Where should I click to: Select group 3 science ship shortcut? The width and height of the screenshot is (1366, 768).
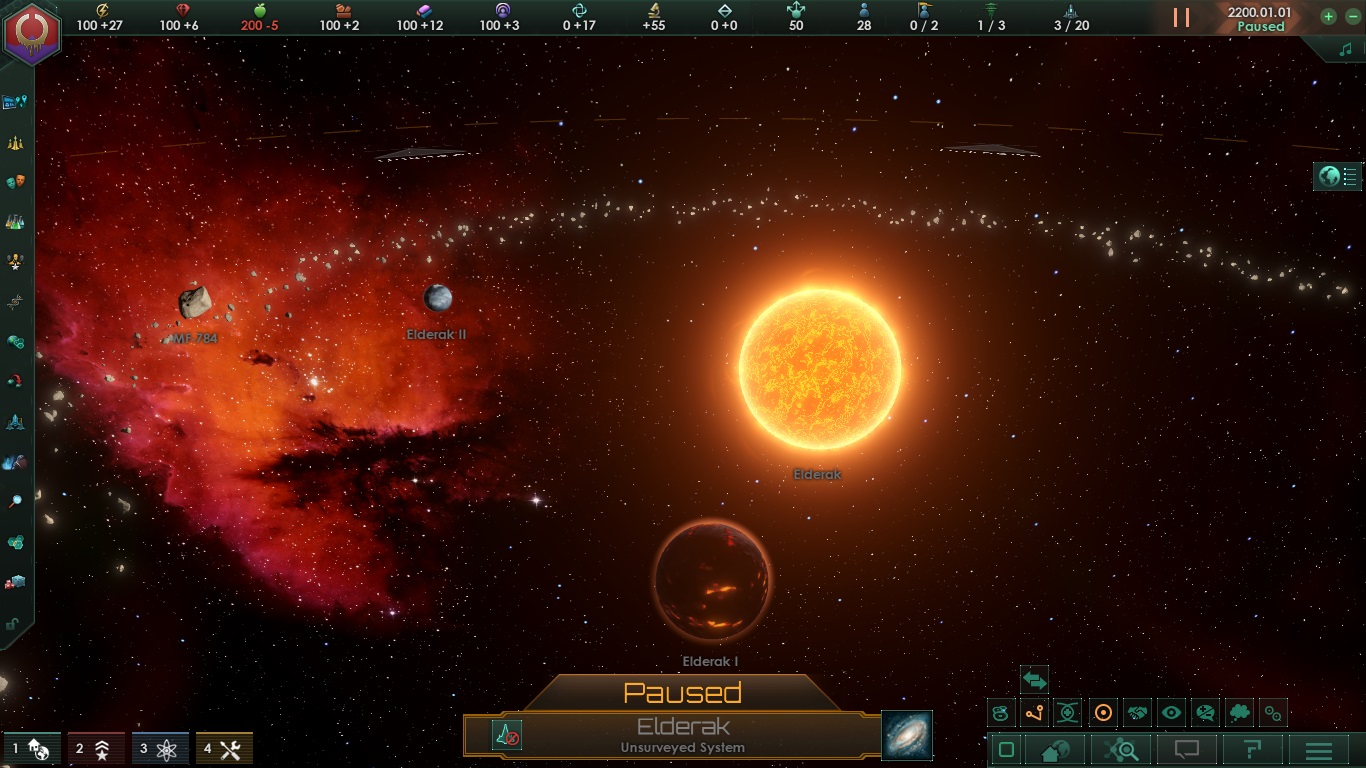[x=160, y=748]
